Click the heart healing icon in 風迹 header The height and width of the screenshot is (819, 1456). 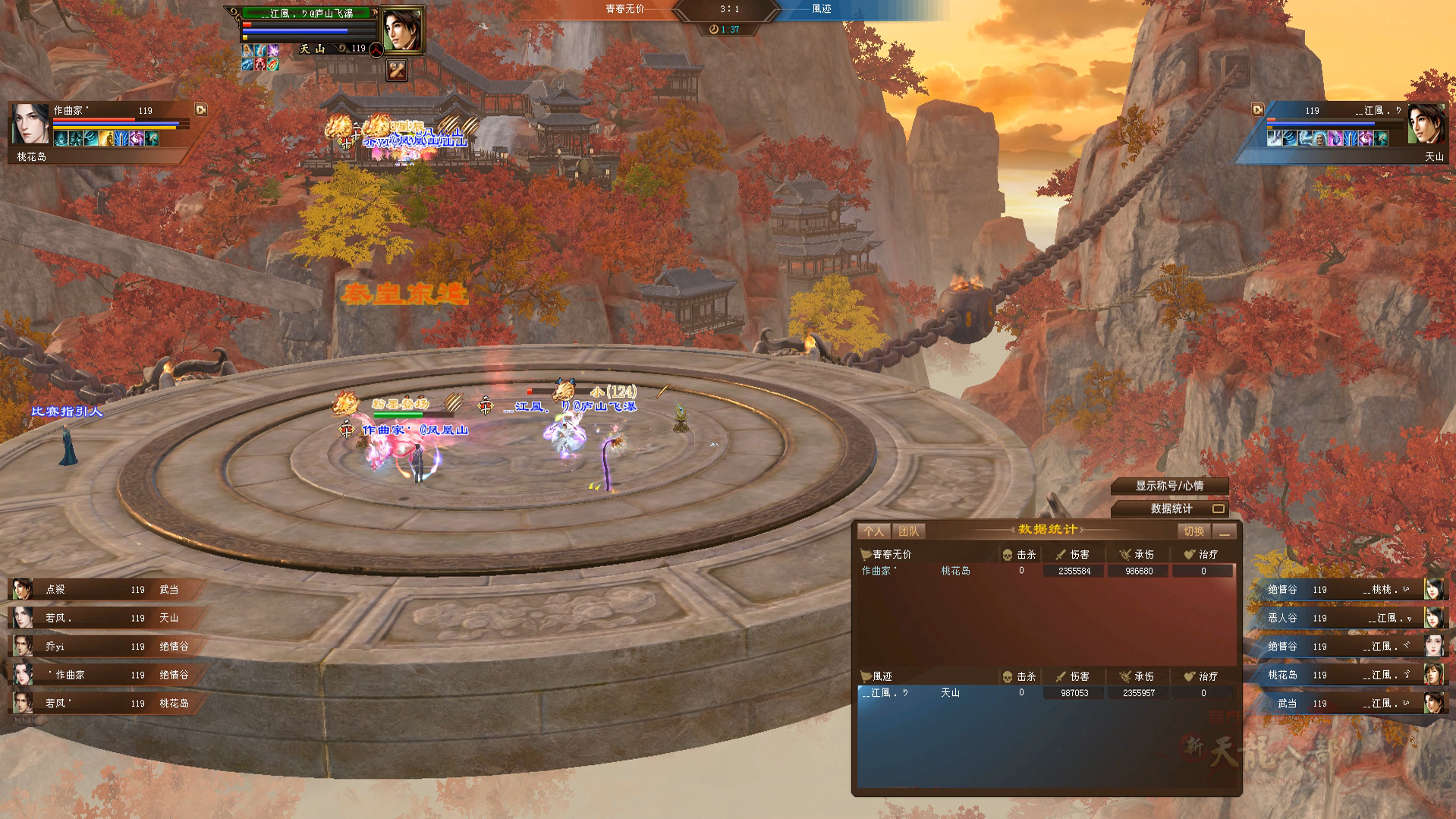coord(1190,677)
